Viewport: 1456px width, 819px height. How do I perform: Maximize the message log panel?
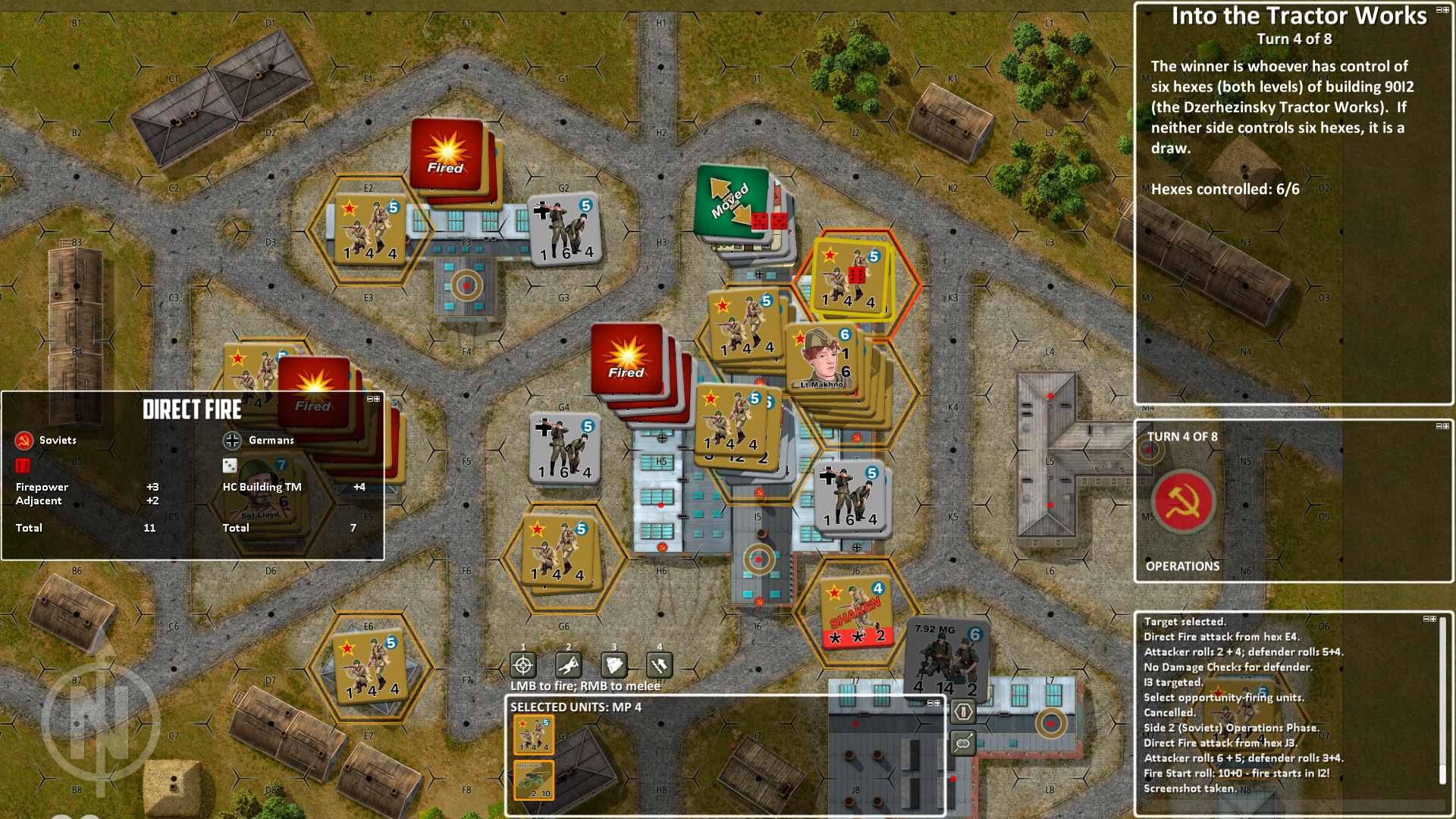tap(1434, 619)
